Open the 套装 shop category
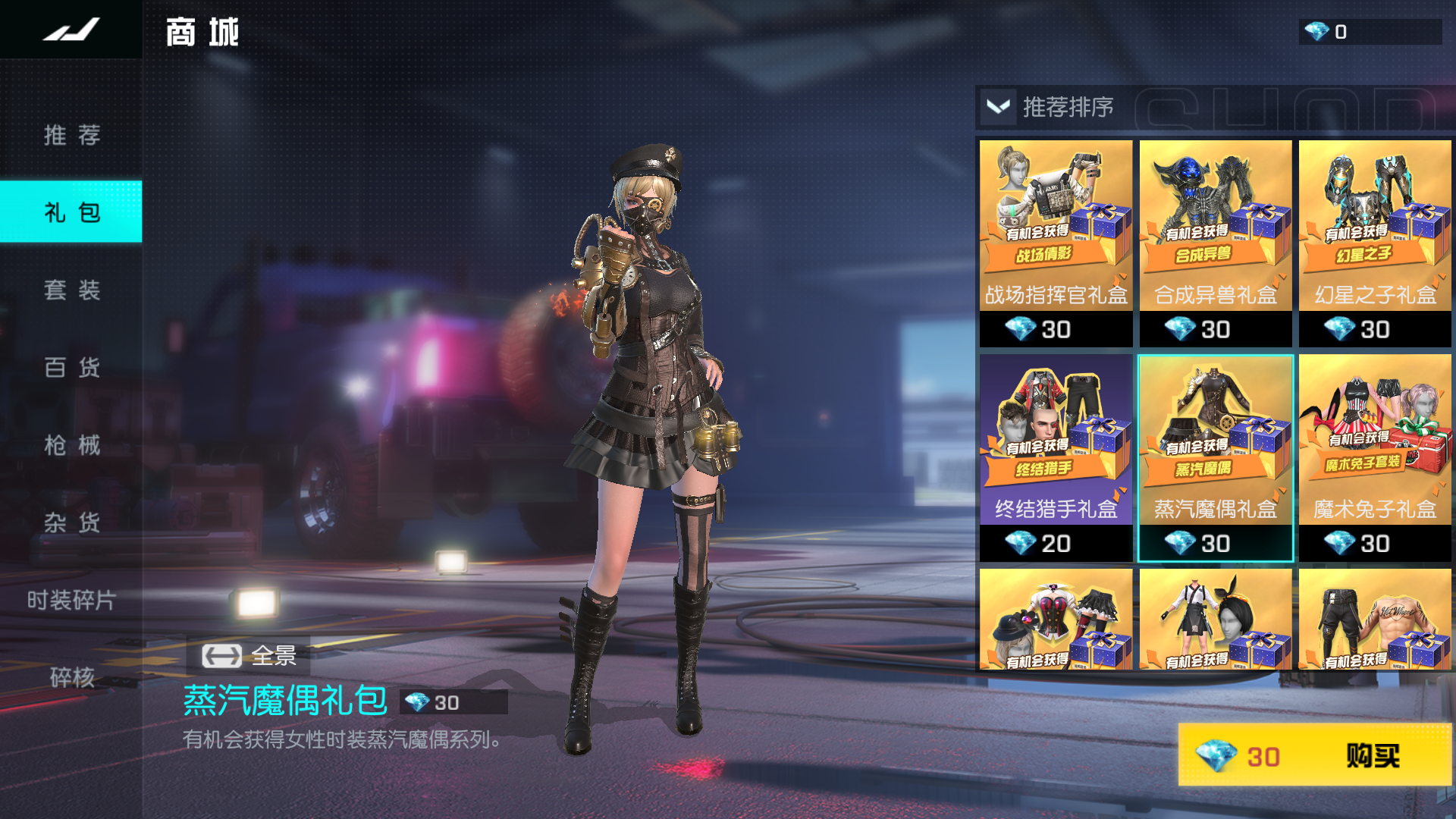The width and height of the screenshot is (1456, 819). (x=71, y=290)
